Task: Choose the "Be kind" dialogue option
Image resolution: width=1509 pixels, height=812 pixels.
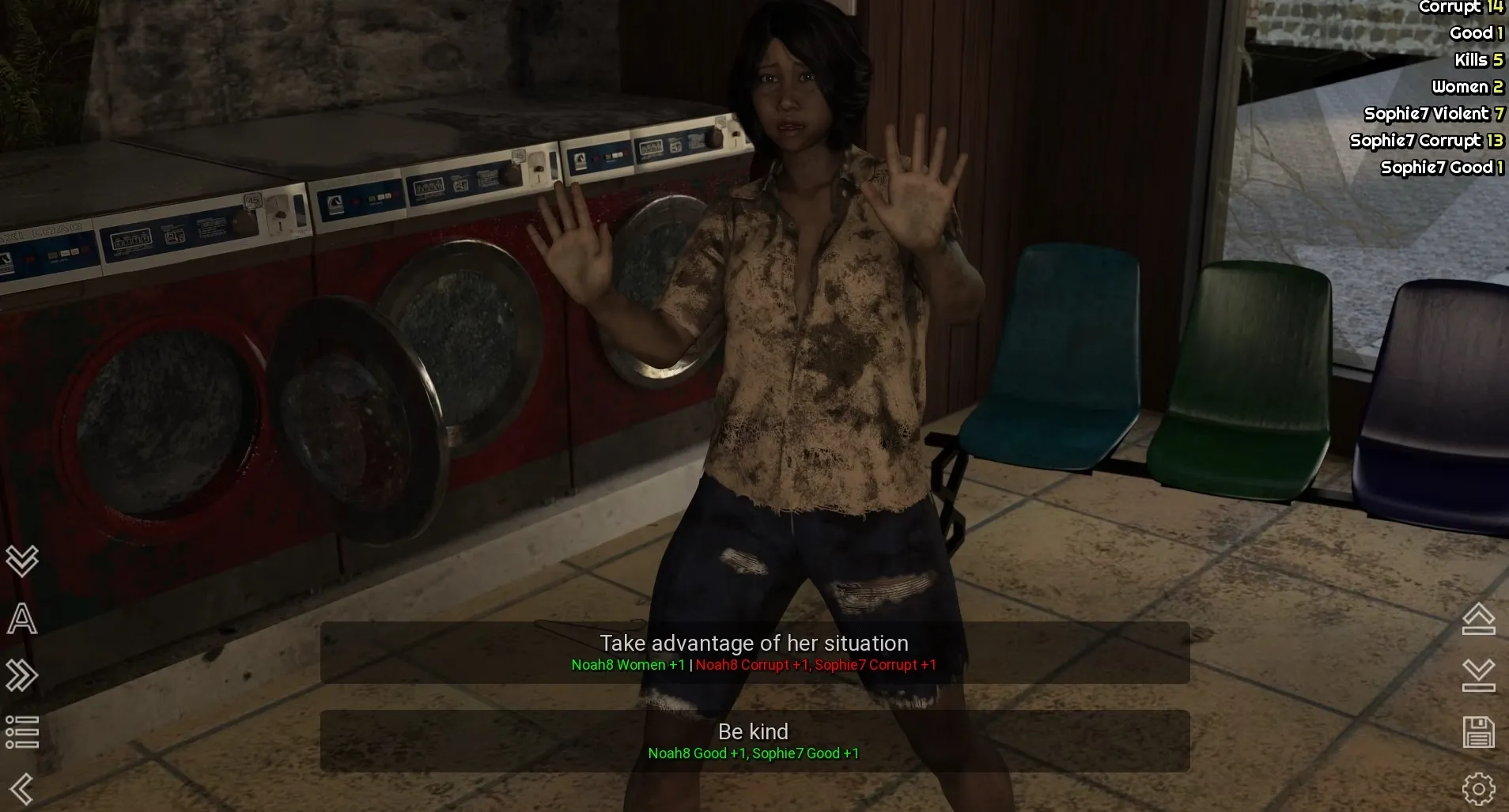Action: [x=754, y=740]
